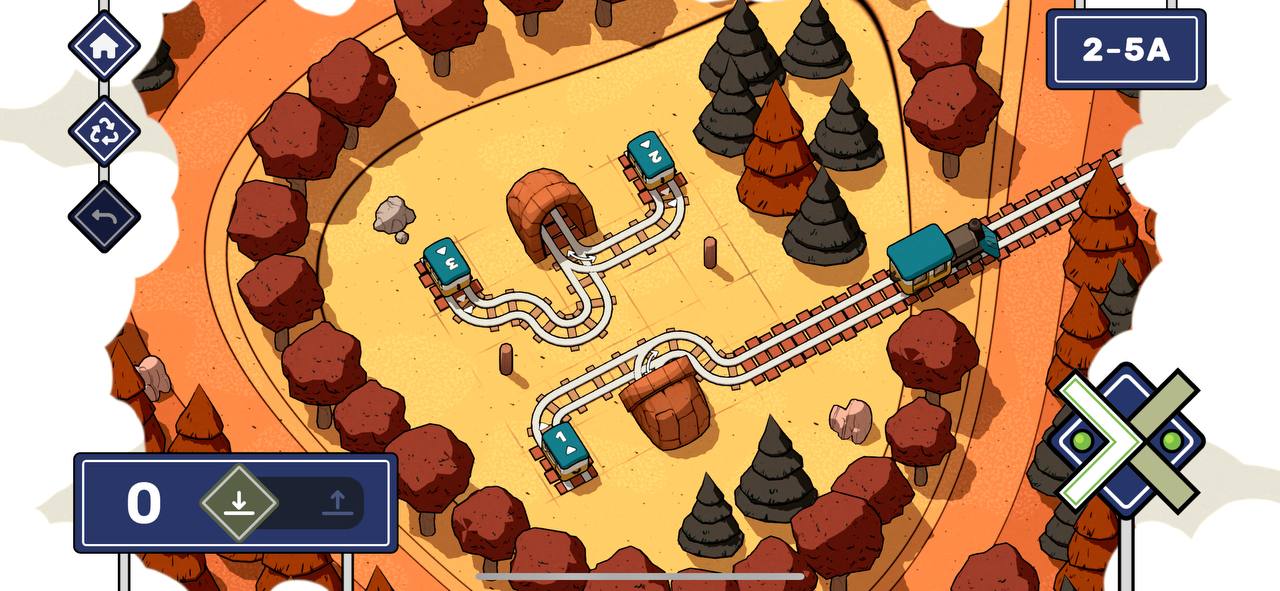Switch to the up-arrow mode
This screenshot has width=1280, height=591.
click(337, 502)
